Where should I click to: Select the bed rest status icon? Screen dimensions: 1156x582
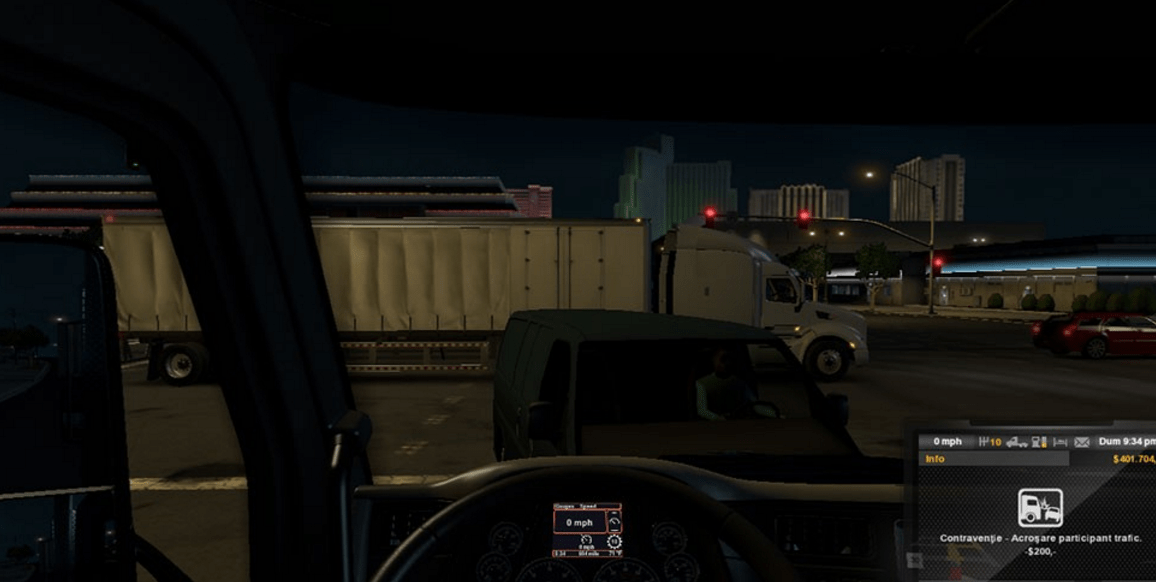[1060, 441]
